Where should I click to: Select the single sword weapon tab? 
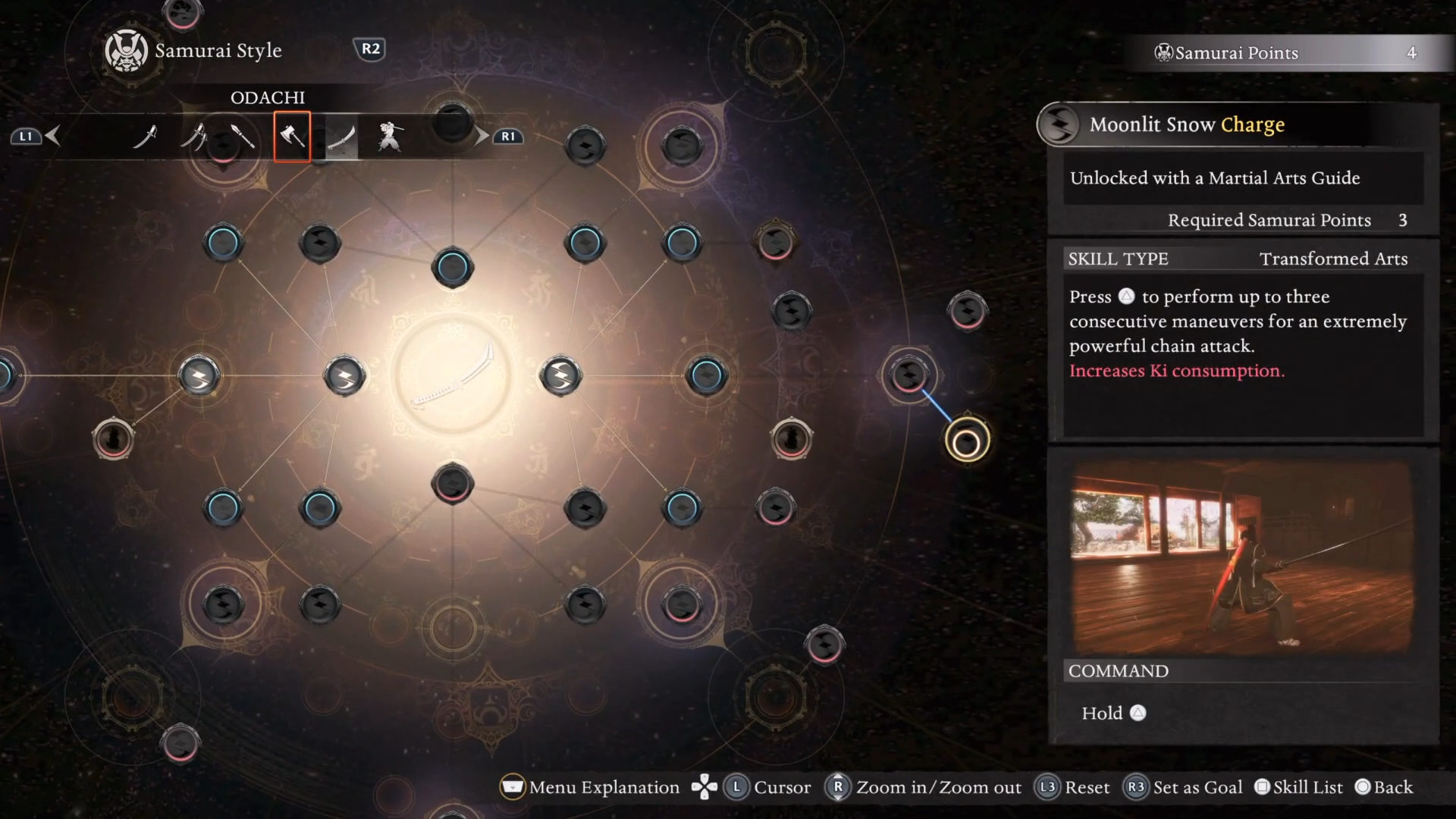(x=145, y=136)
